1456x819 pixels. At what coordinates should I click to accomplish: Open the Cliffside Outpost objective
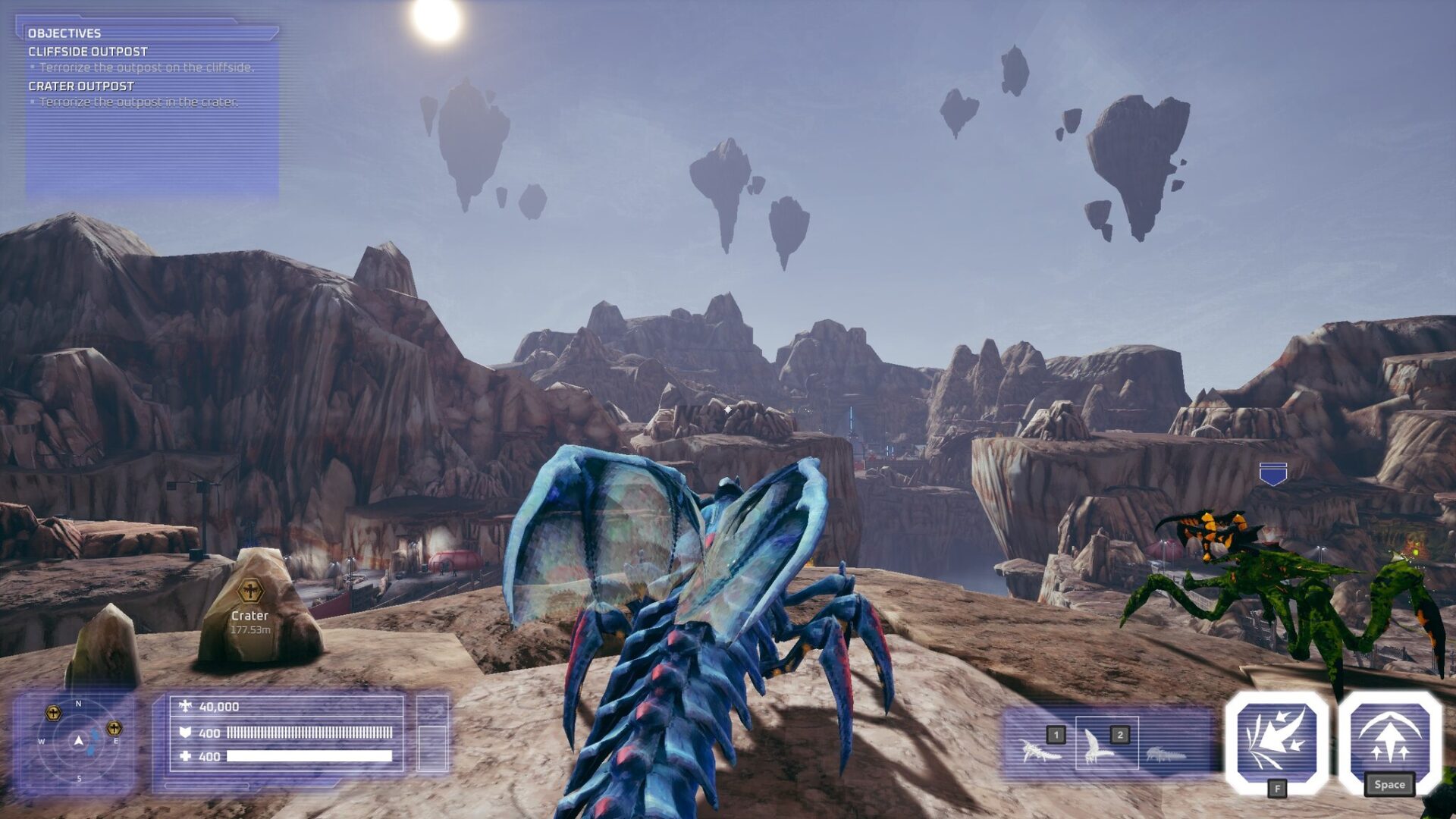pos(88,52)
